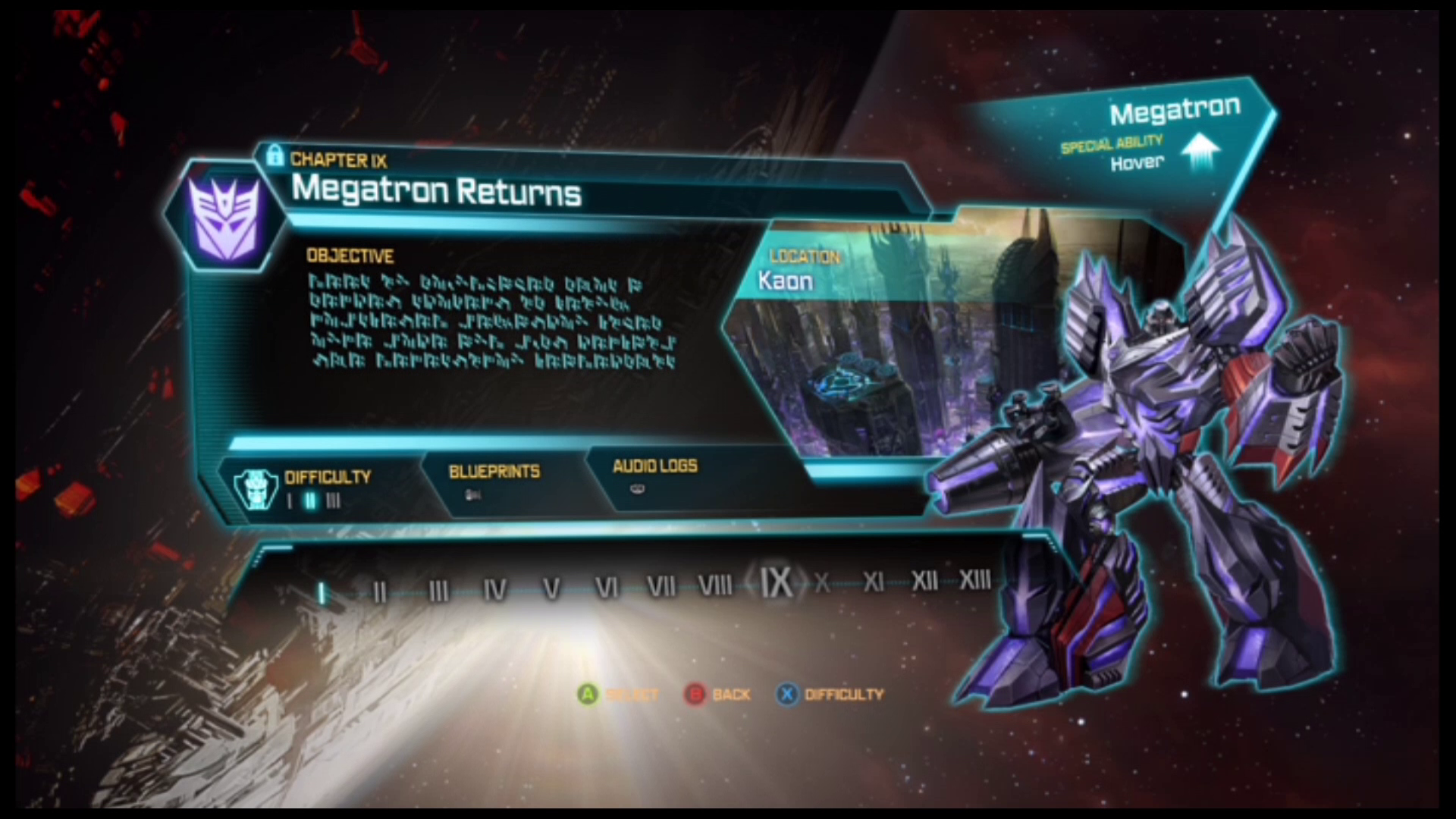Choose chapter VIII marker
1456x819 pixels.
tap(715, 585)
